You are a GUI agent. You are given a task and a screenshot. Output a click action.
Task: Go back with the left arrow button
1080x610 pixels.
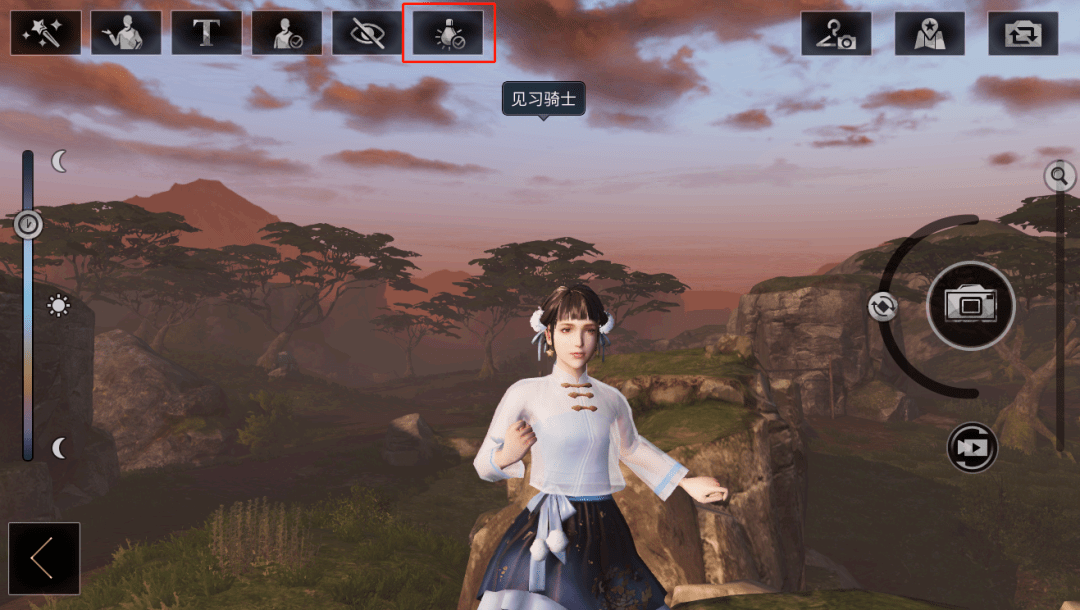43,558
